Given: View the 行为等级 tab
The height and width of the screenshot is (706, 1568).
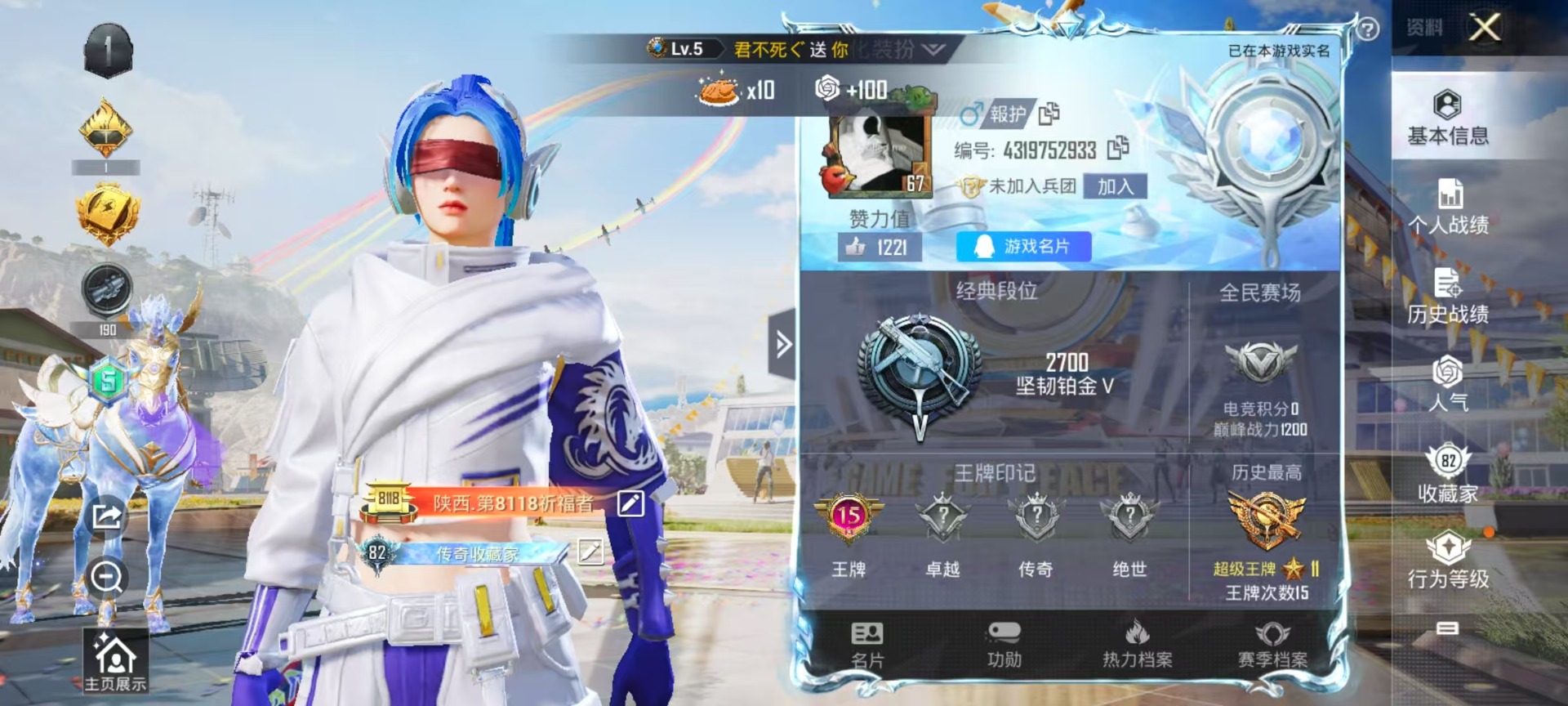Looking at the screenshot, I should coord(1448,561).
